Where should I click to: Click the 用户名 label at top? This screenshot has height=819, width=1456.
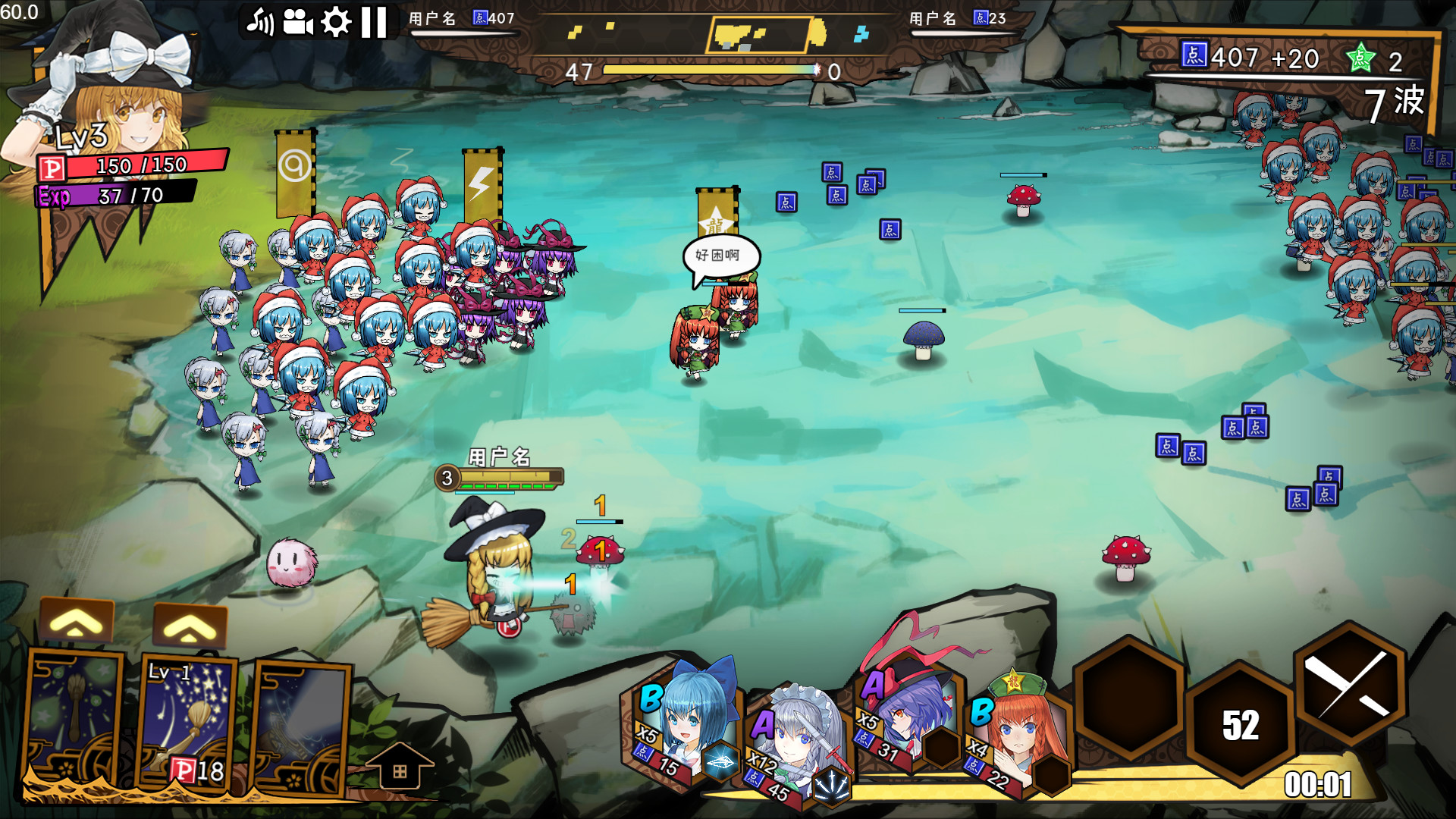[x=431, y=17]
